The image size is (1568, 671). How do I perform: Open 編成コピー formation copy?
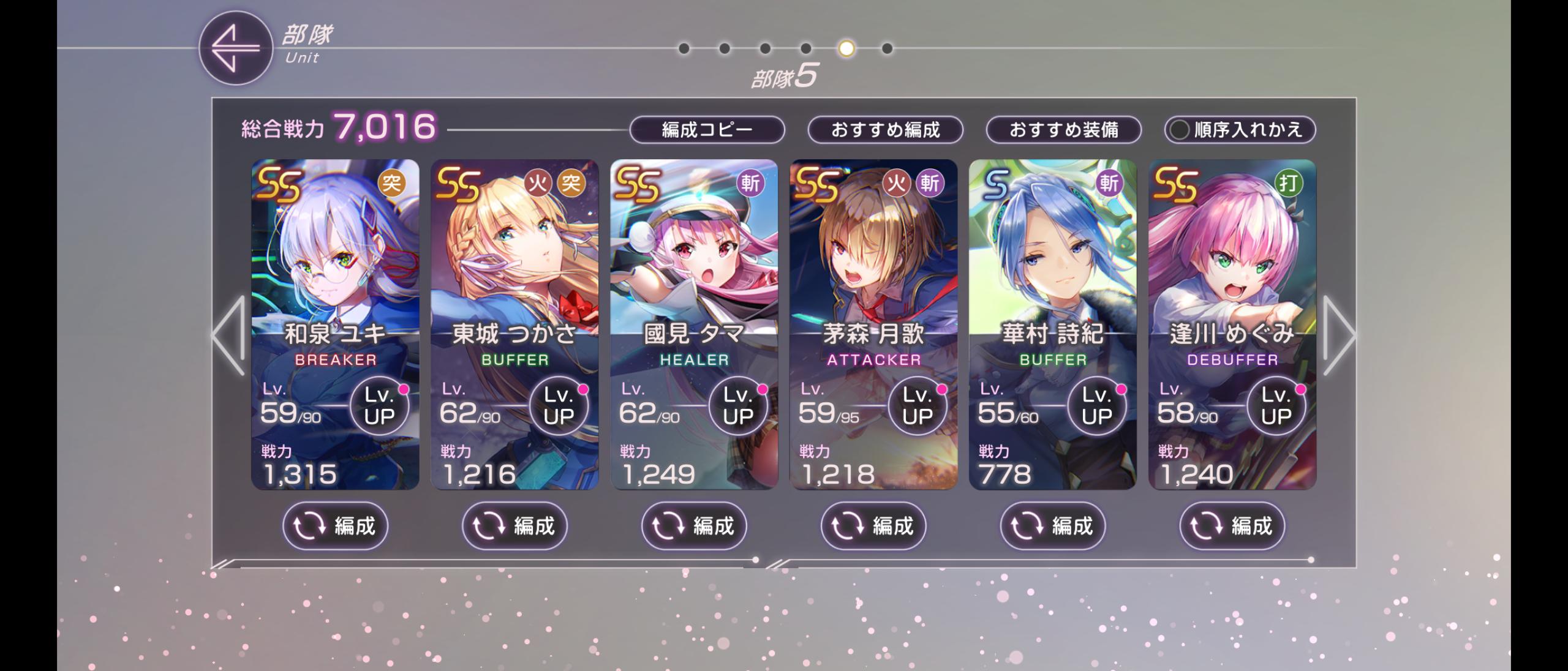(707, 130)
